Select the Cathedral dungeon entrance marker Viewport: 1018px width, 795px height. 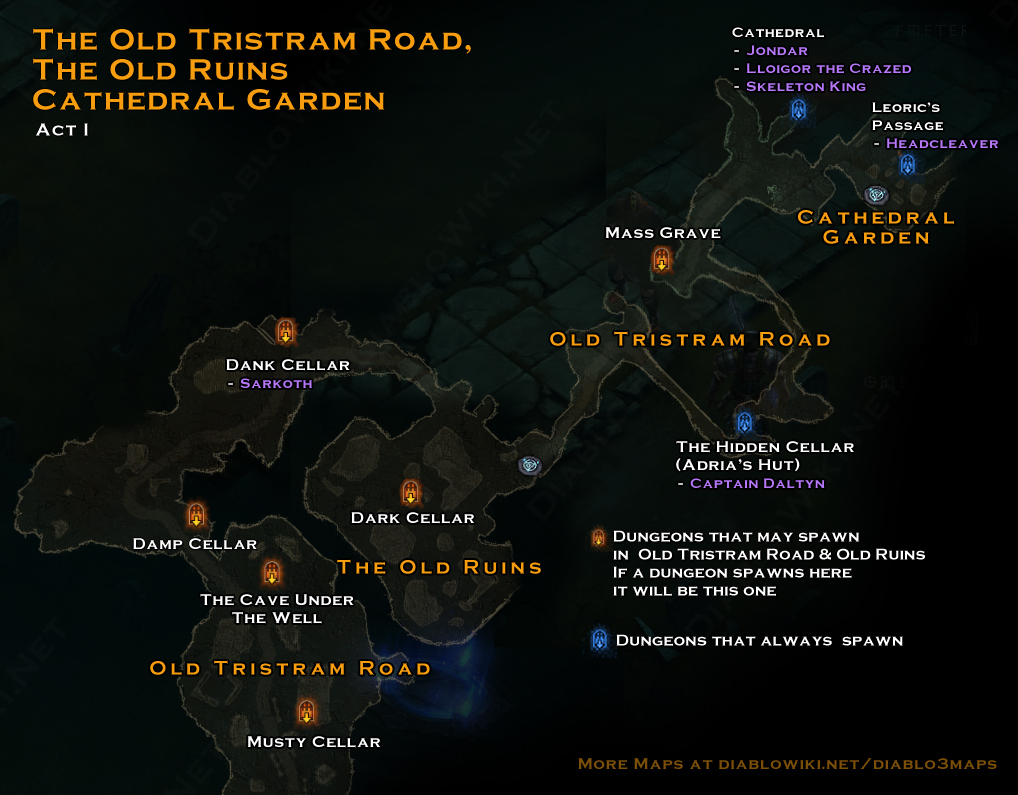[798, 109]
